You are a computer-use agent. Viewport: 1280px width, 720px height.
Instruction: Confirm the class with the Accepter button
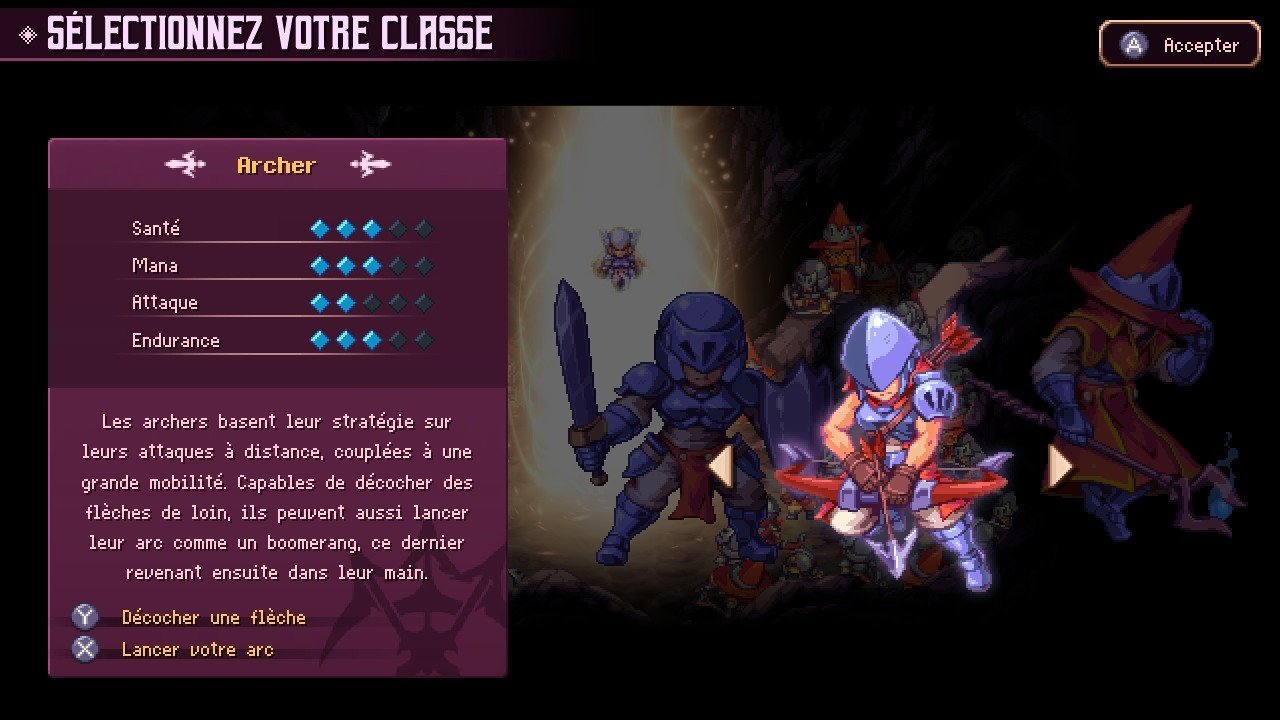(x=1180, y=45)
